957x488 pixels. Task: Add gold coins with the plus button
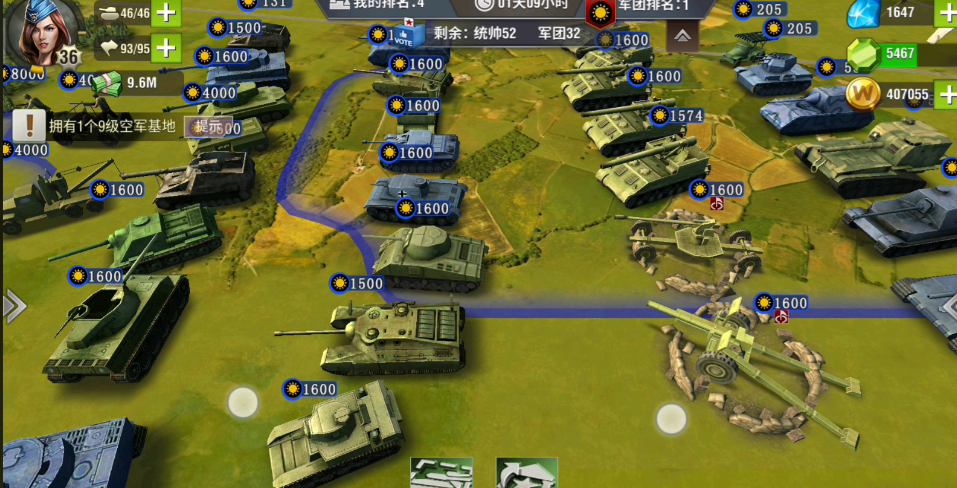click(945, 96)
